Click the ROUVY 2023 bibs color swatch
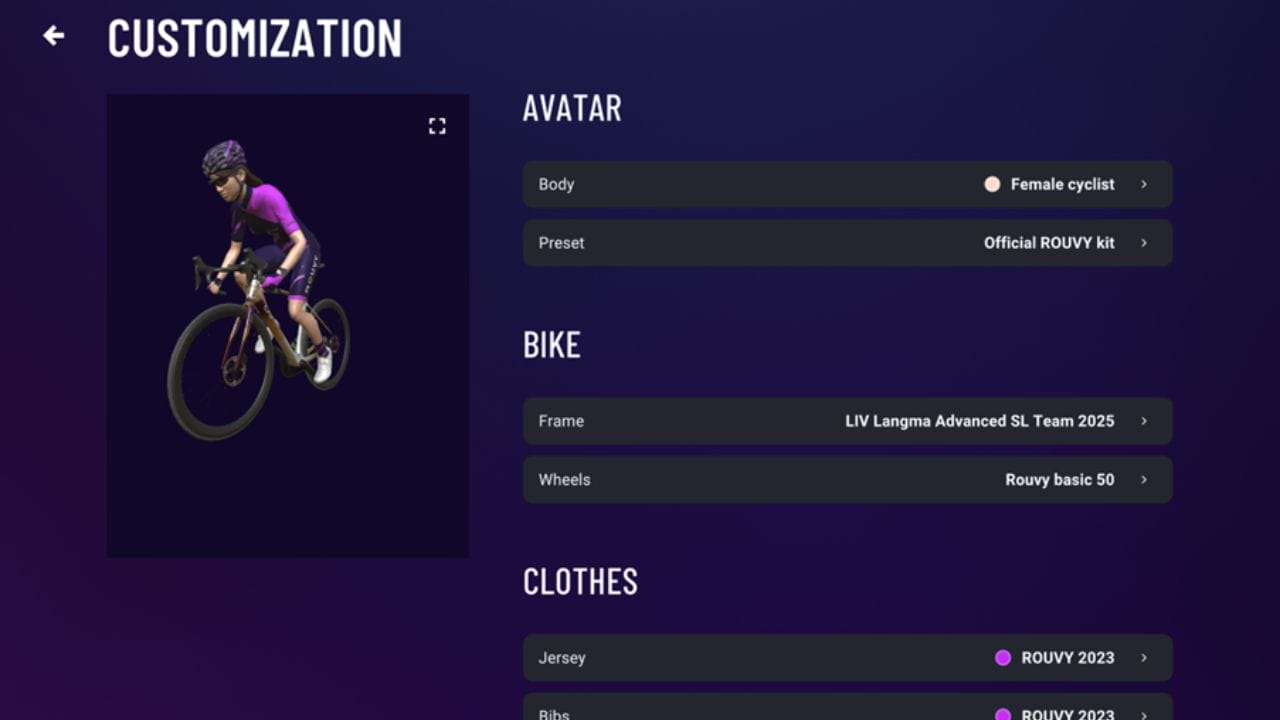Viewport: 1280px width, 720px height. (x=1002, y=712)
